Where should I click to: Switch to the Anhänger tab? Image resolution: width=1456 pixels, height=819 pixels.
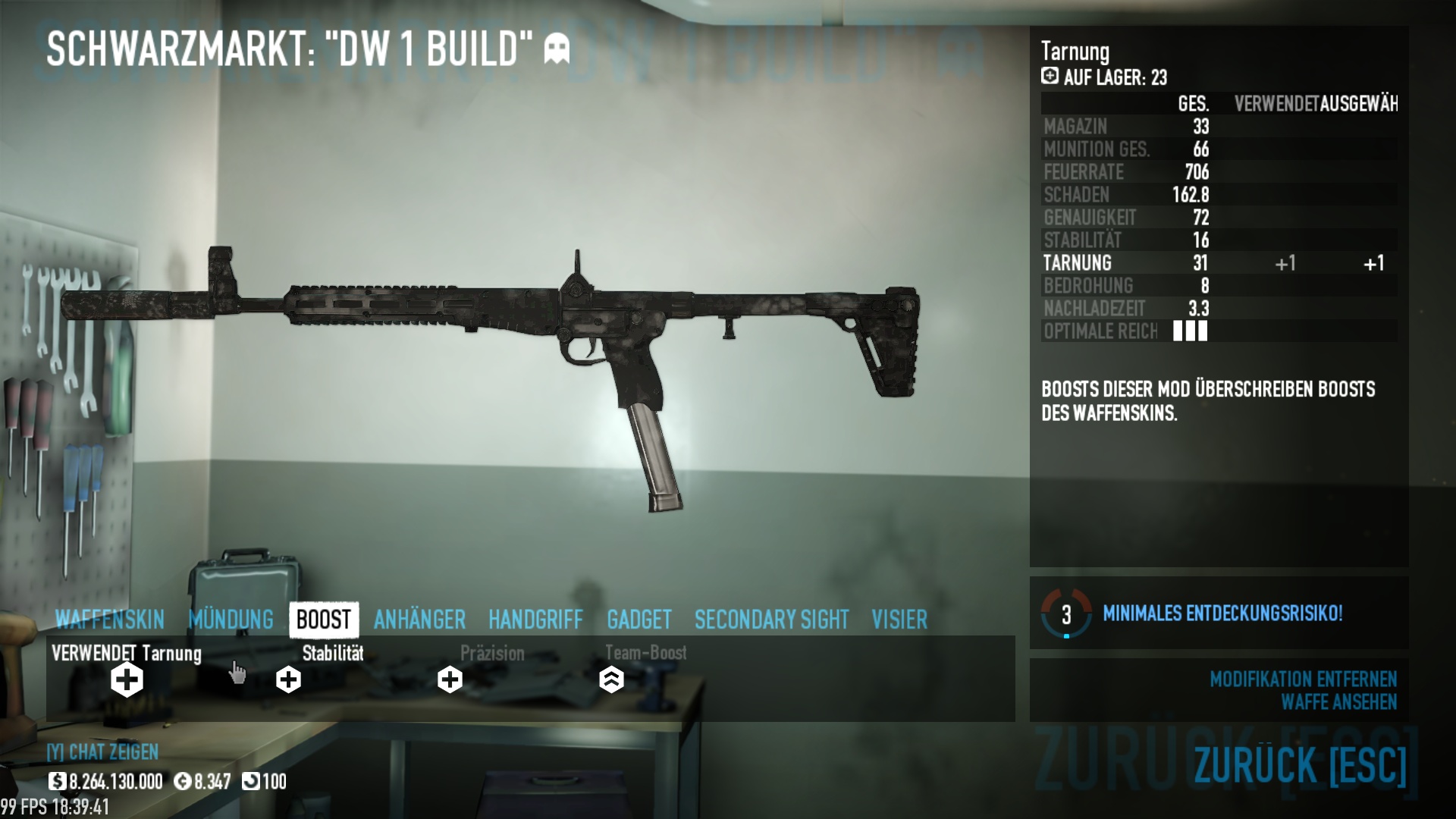click(419, 620)
